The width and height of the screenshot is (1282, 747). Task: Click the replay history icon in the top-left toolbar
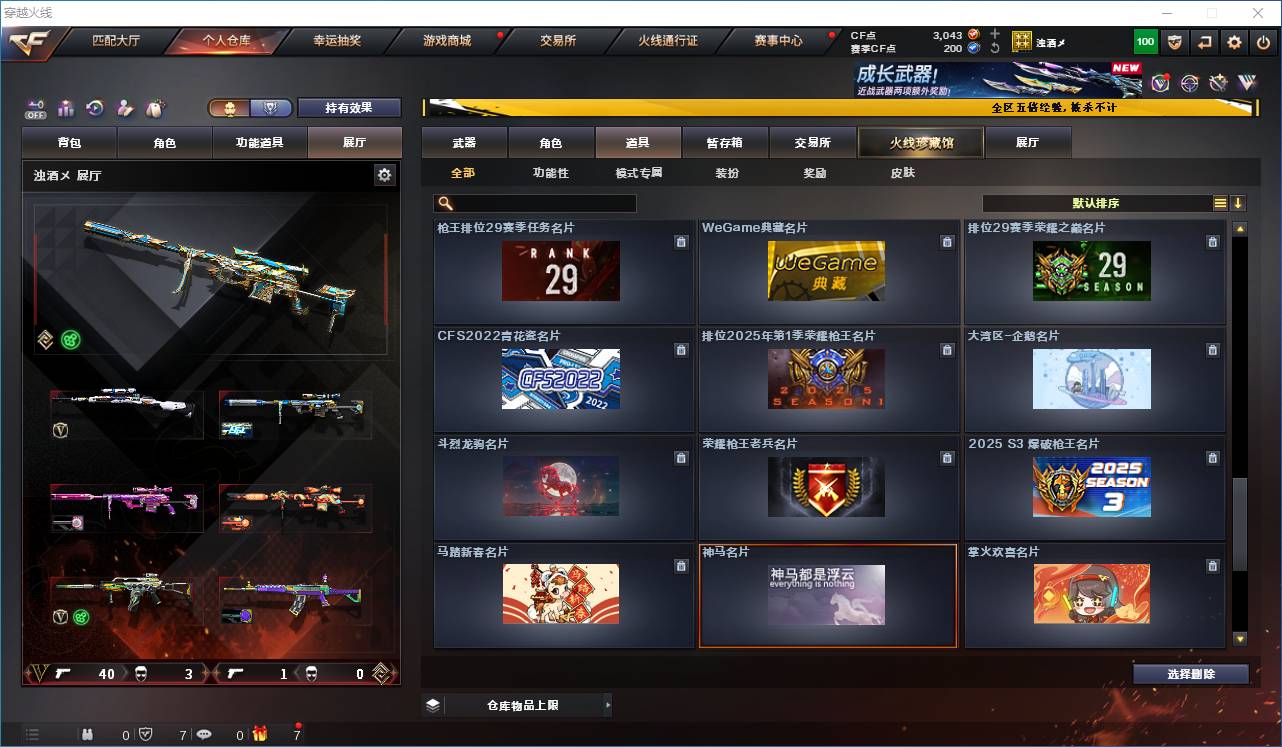pyautogui.click(x=95, y=107)
